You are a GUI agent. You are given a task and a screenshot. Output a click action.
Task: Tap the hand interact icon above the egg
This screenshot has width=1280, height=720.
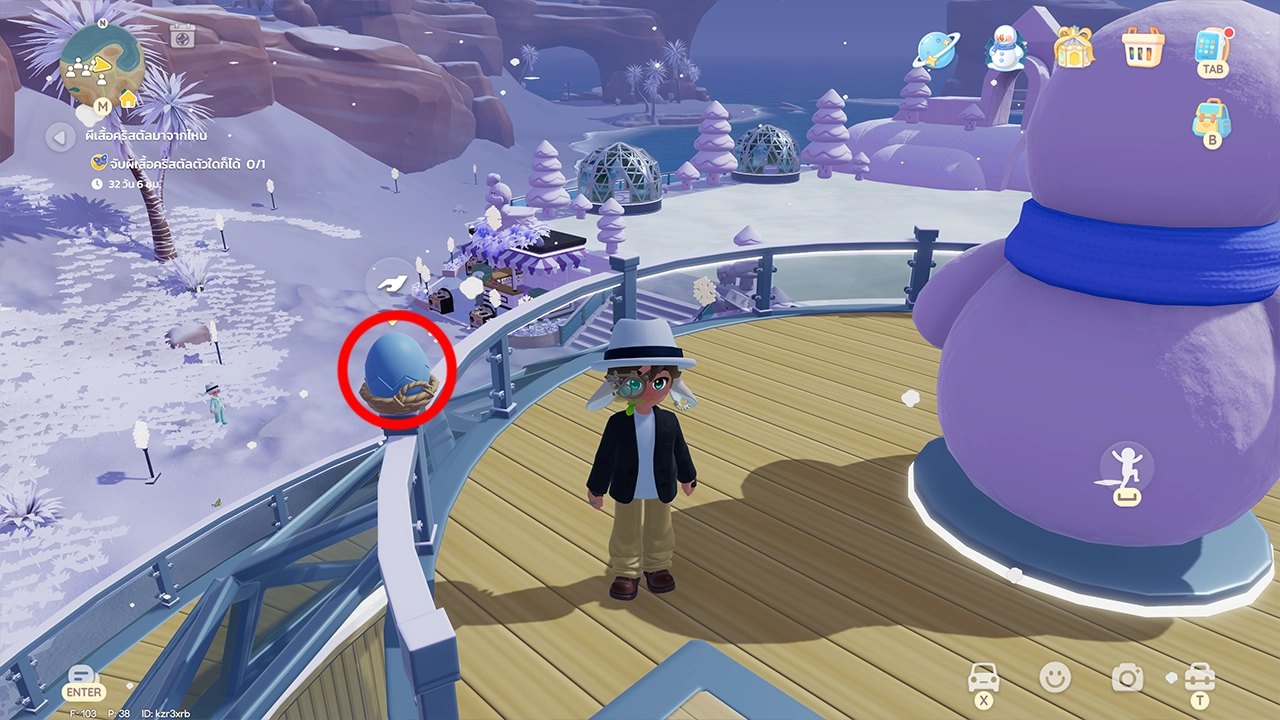391,283
